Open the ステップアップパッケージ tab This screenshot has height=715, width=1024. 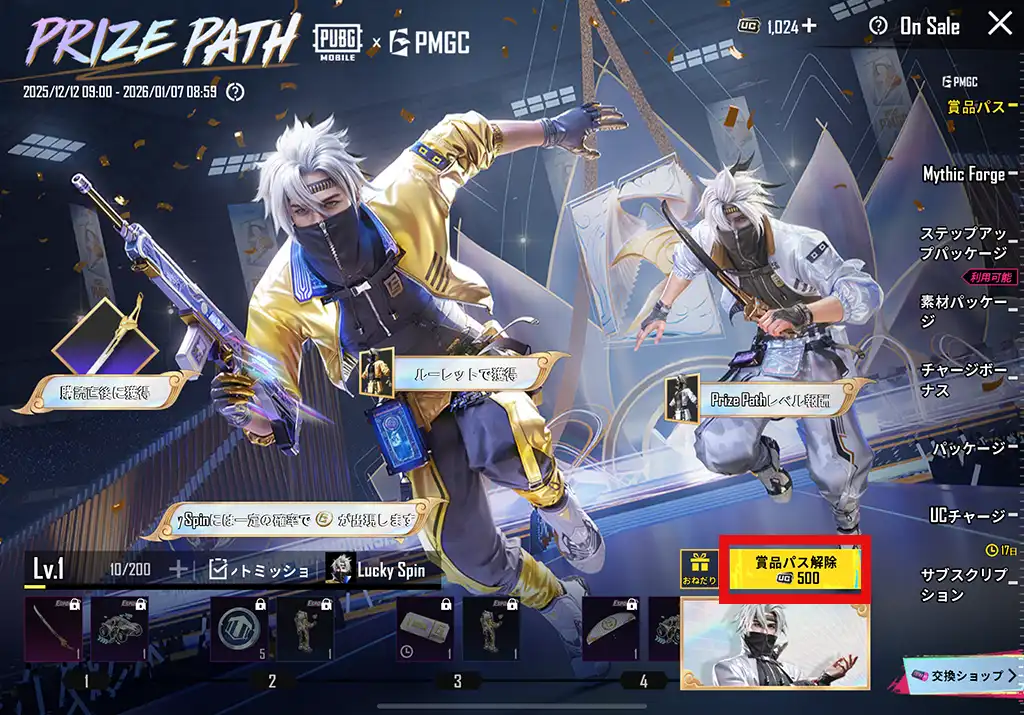pyautogui.click(x=963, y=243)
